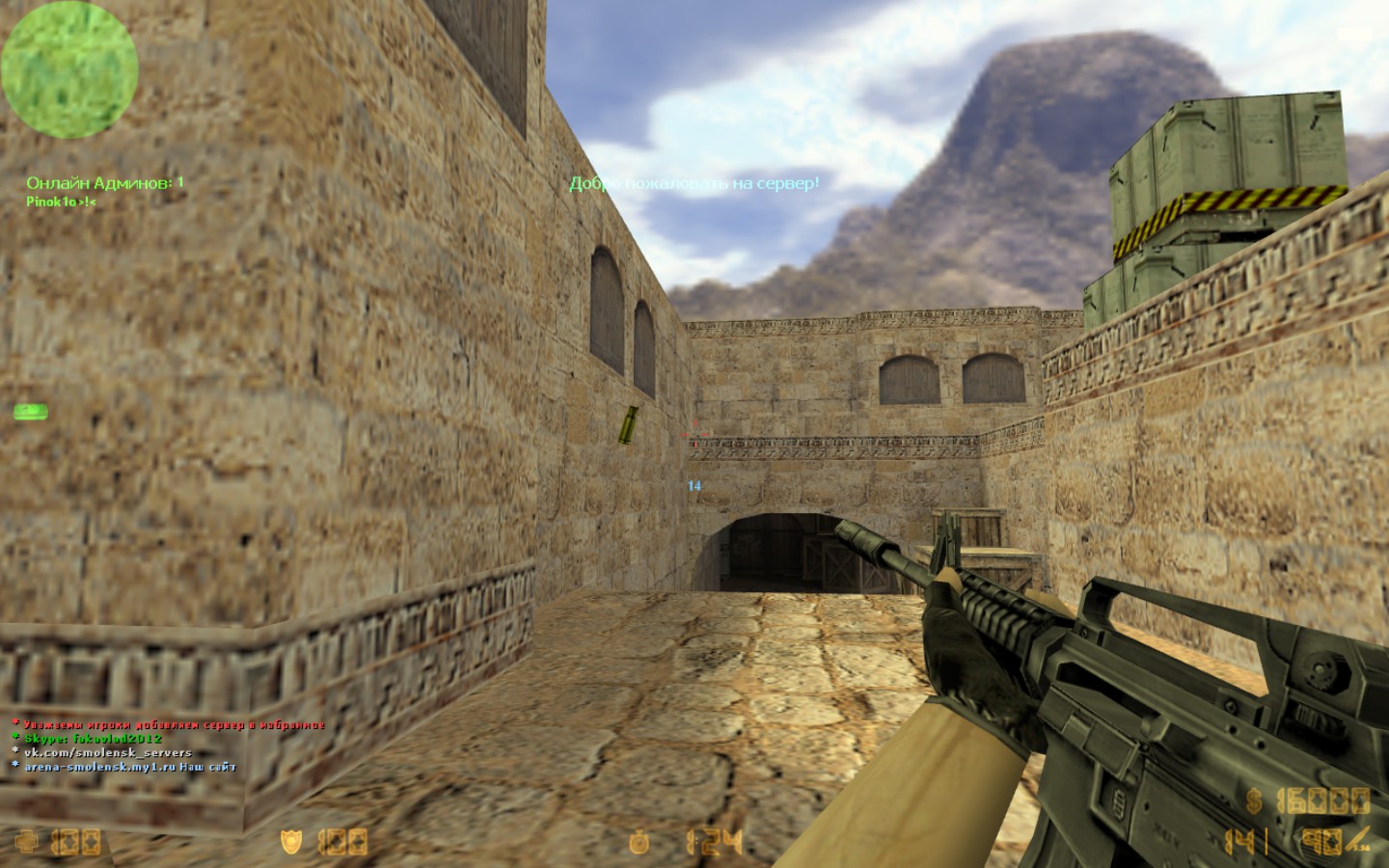Click the armor shield icon
1389x868 pixels.
pos(290,842)
